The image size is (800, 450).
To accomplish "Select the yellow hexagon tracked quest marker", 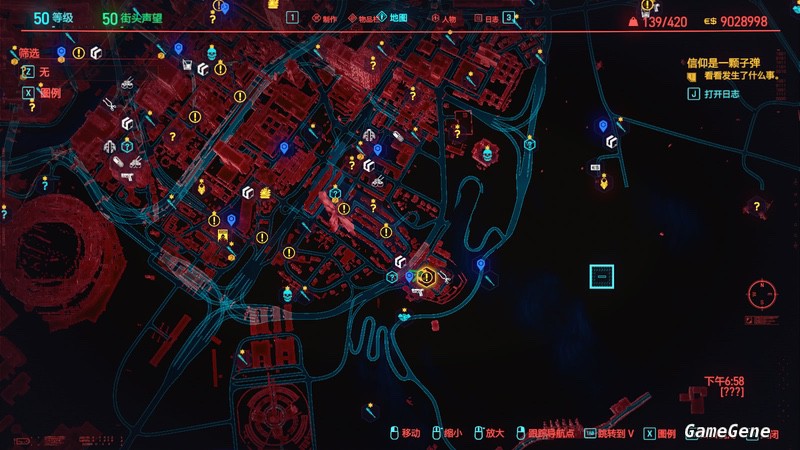I will tap(427, 276).
